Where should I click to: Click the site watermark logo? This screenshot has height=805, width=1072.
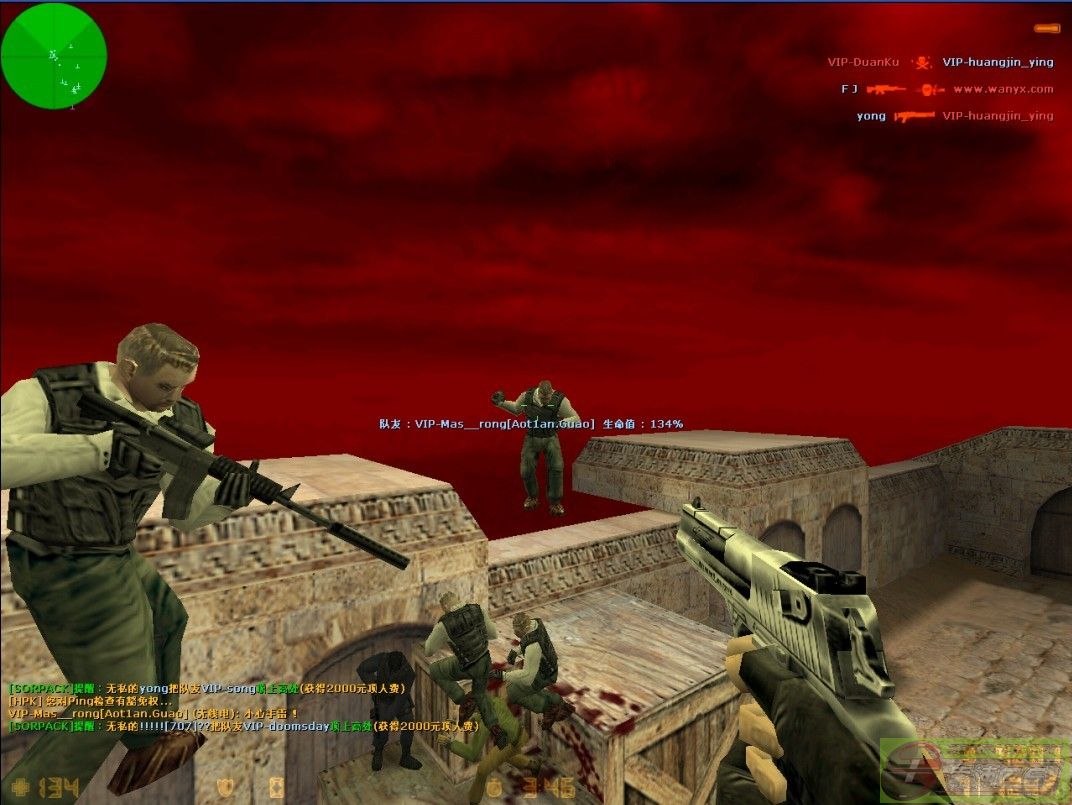pyautogui.click(x=974, y=770)
